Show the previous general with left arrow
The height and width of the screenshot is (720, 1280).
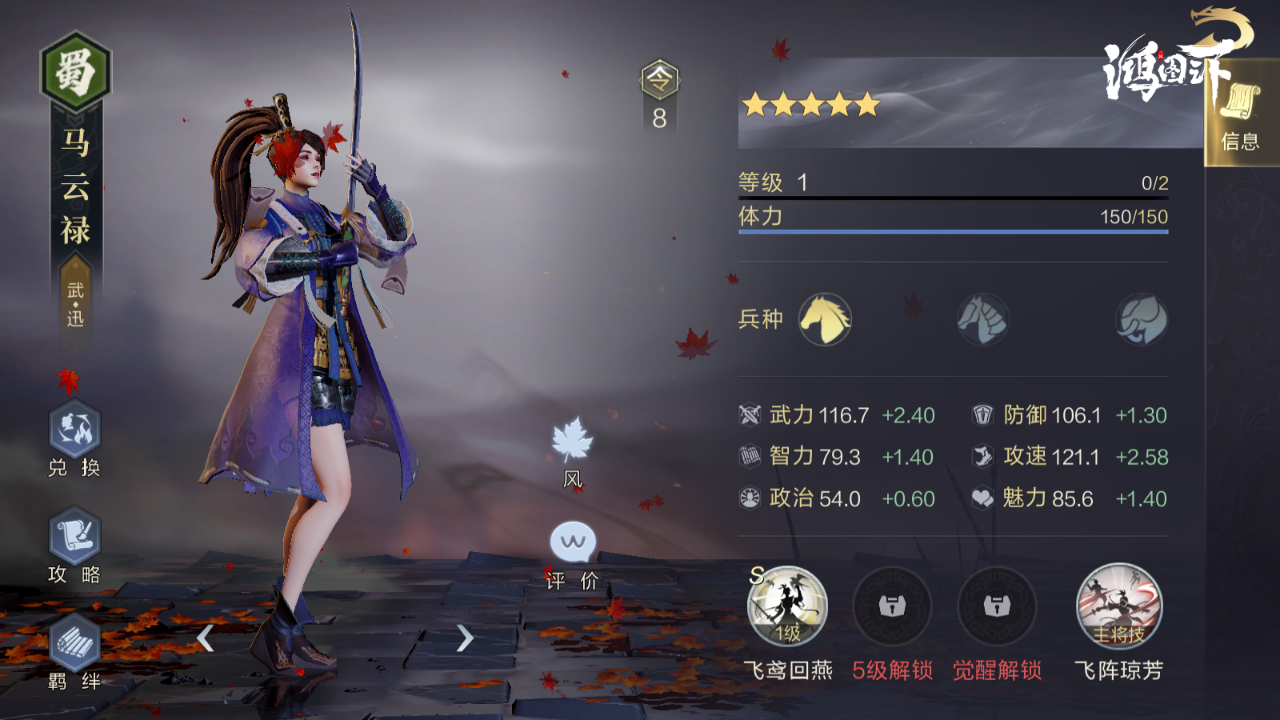coord(205,638)
